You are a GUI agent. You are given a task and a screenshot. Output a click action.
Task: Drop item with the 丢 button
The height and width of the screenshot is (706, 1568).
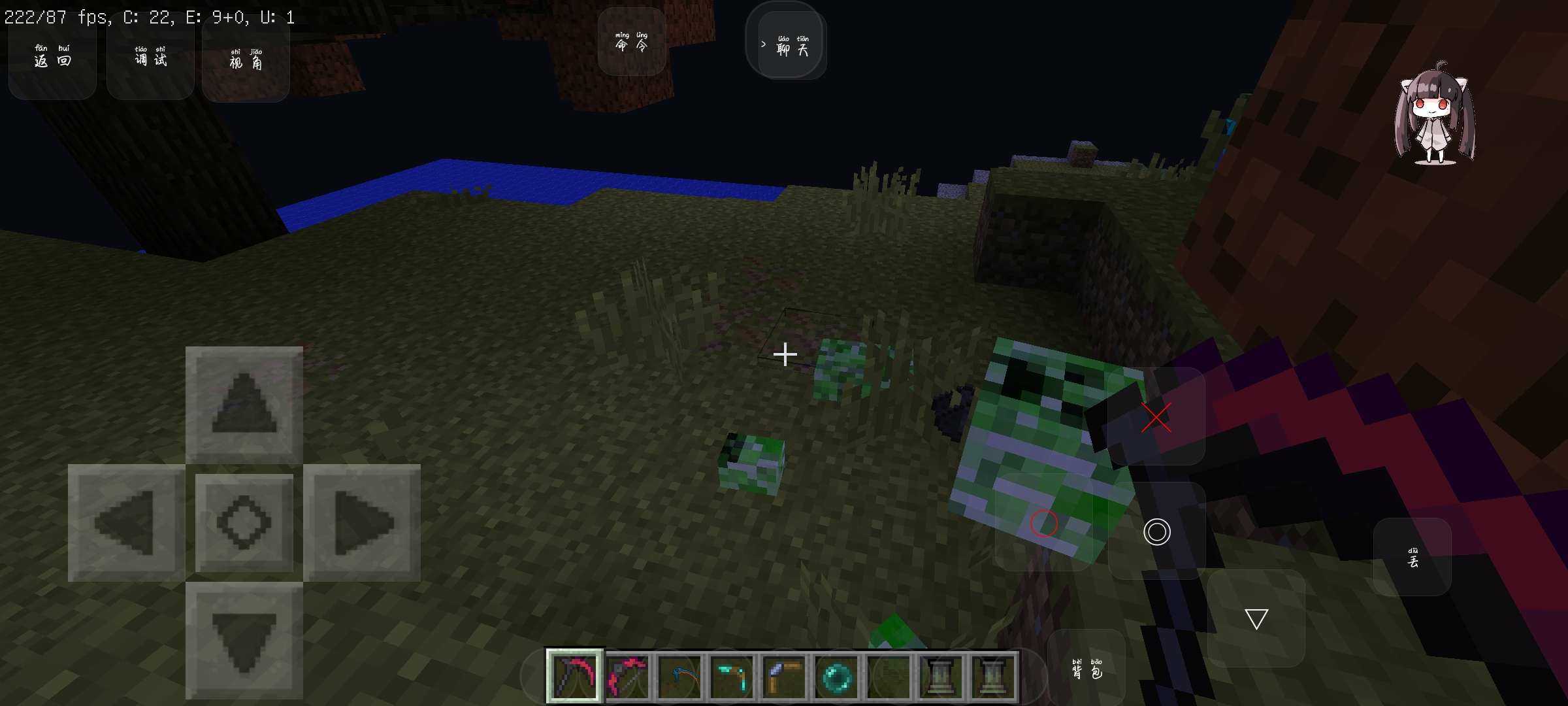[1413, 558]
